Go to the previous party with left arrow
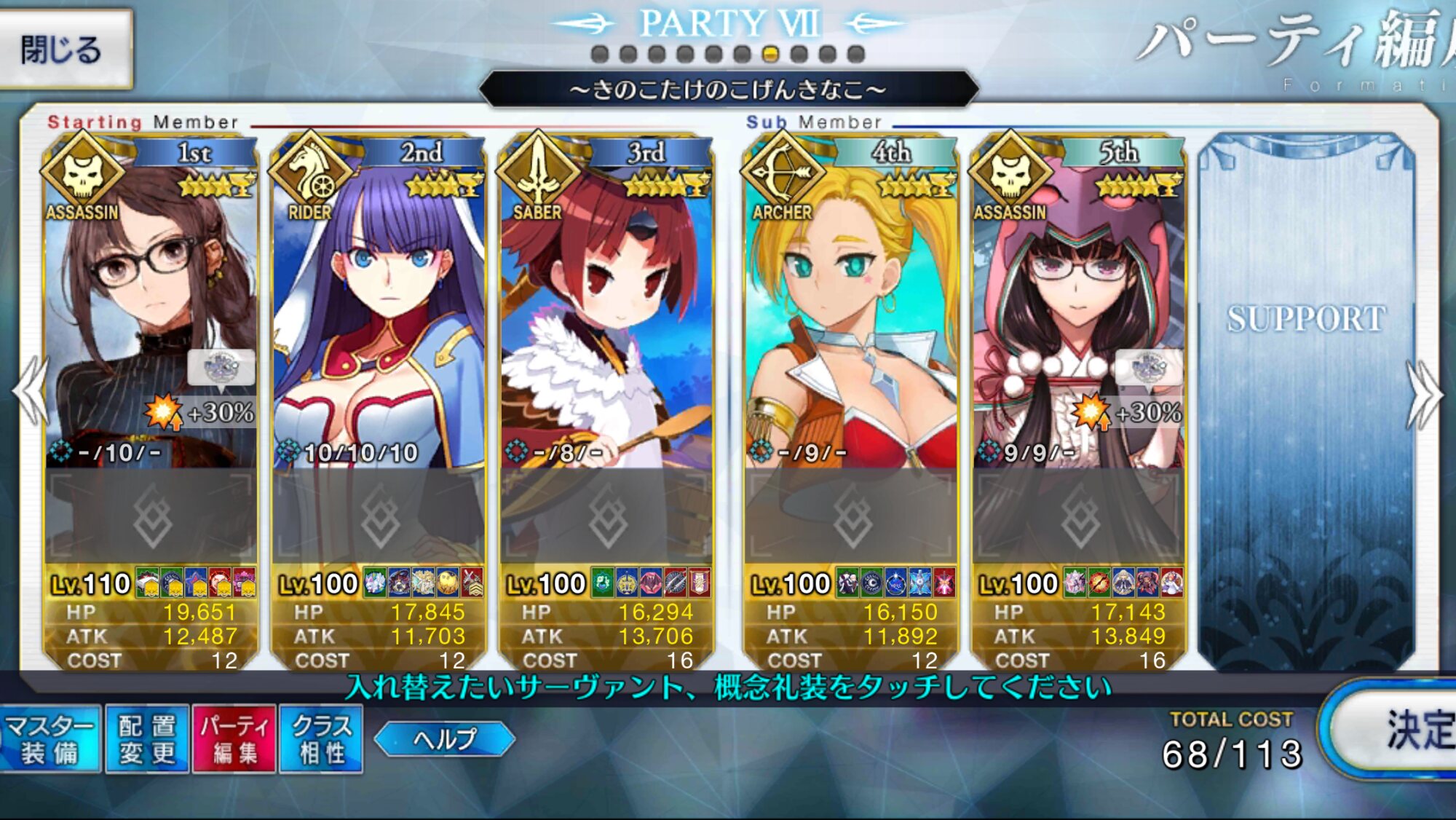 click(31, 393)
